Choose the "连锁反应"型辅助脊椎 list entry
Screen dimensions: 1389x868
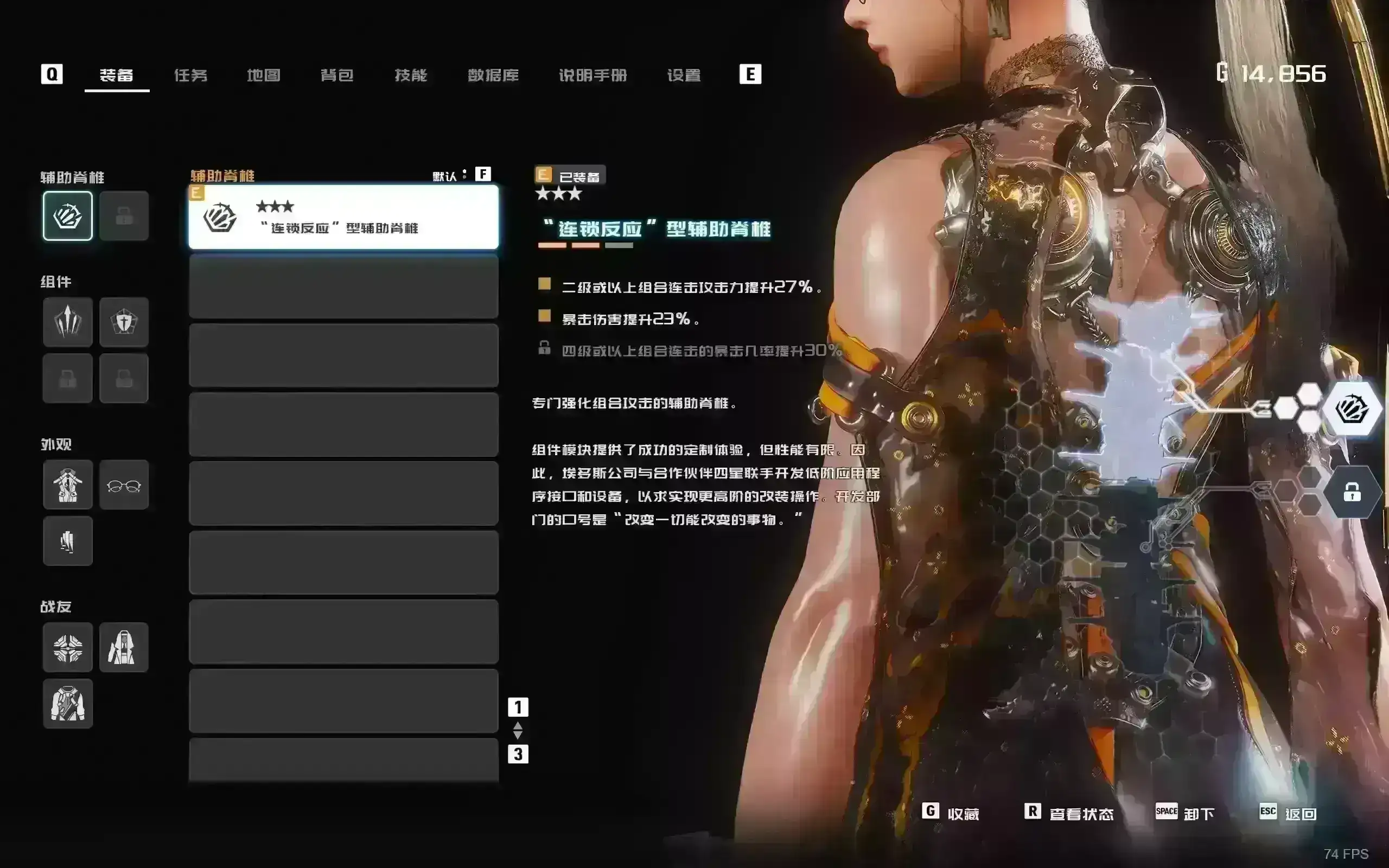point(343,217)
